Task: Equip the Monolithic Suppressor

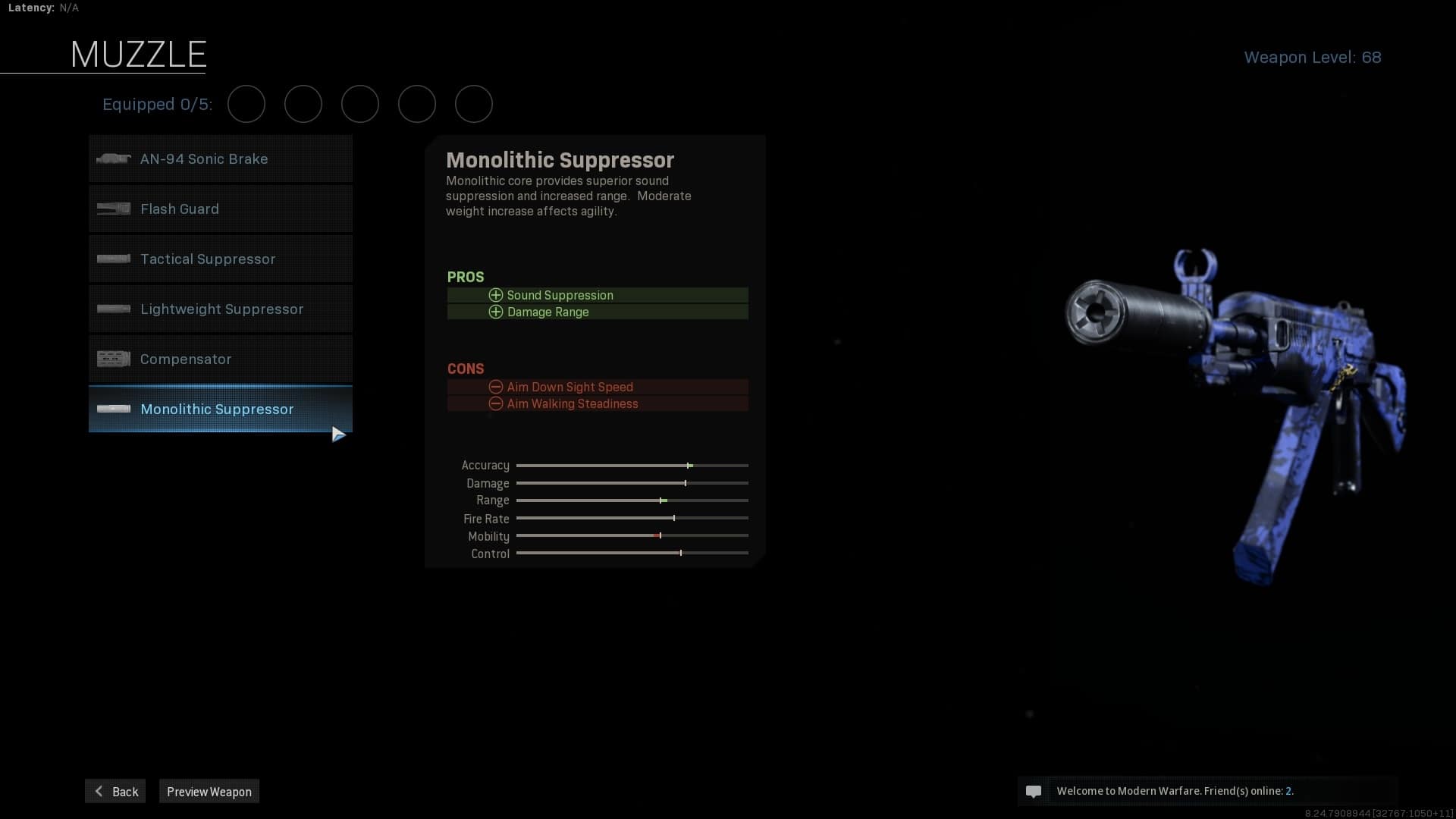Action: tap(220, 409)
